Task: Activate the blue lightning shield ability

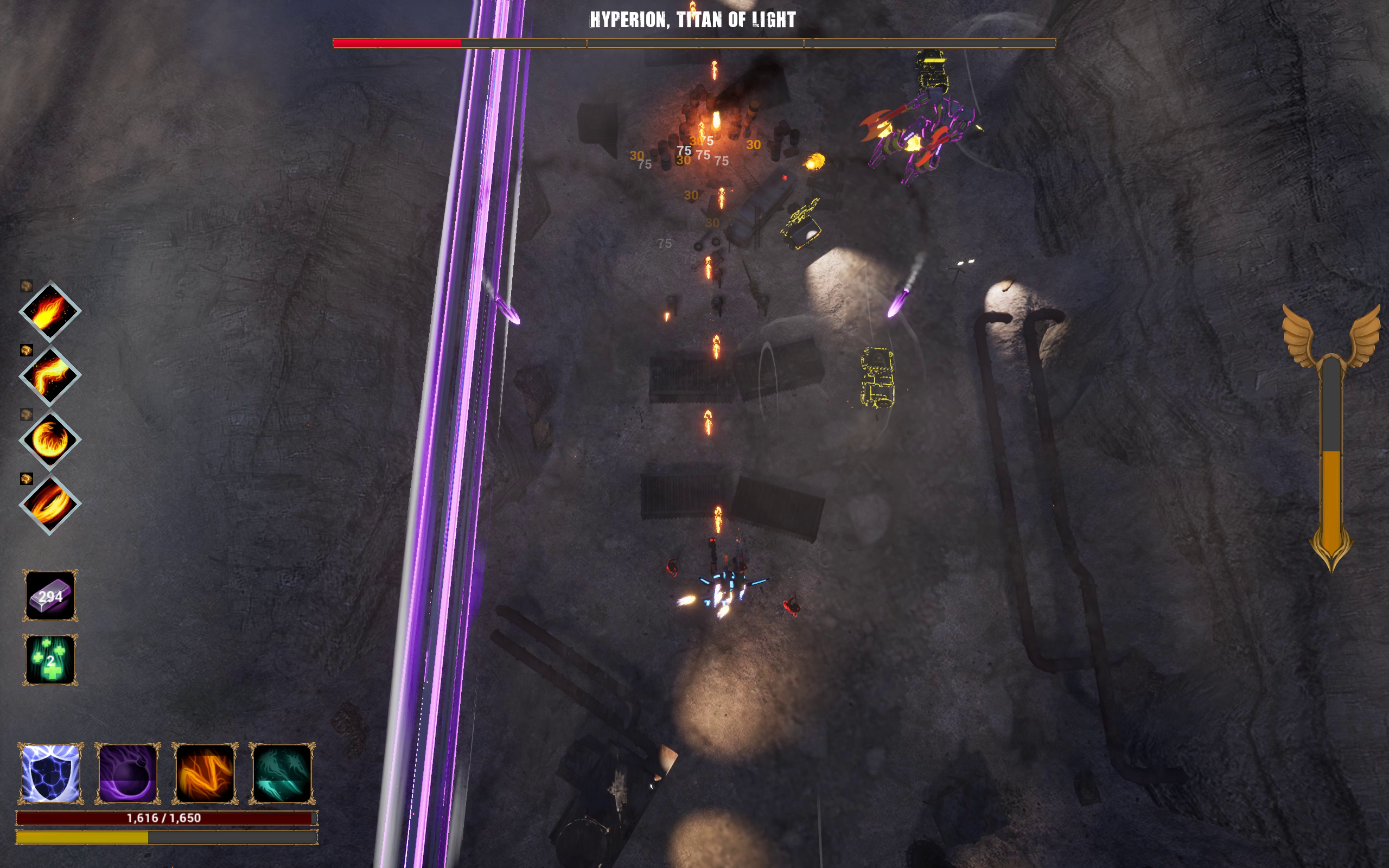Action: pos(50,773)
